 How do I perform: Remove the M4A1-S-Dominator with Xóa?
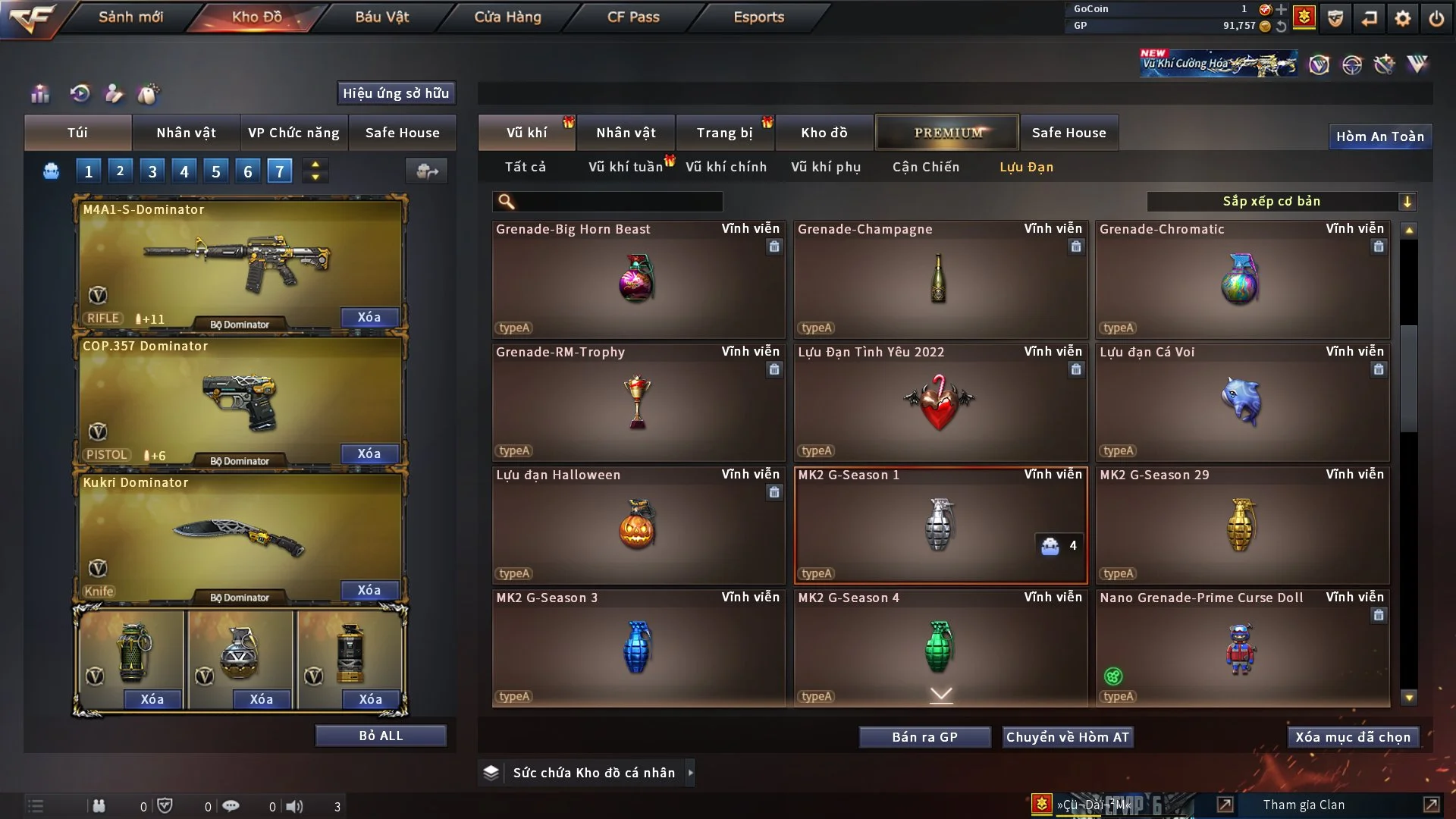point(369,317)
